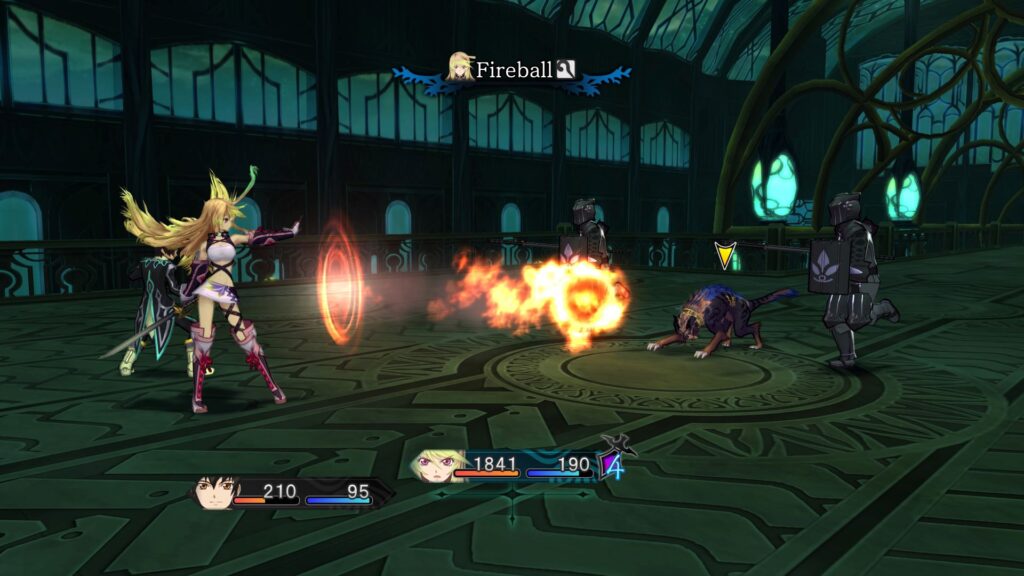Click the purple gauge icon showing 4
1024x576 pixels.
(612, 464)
